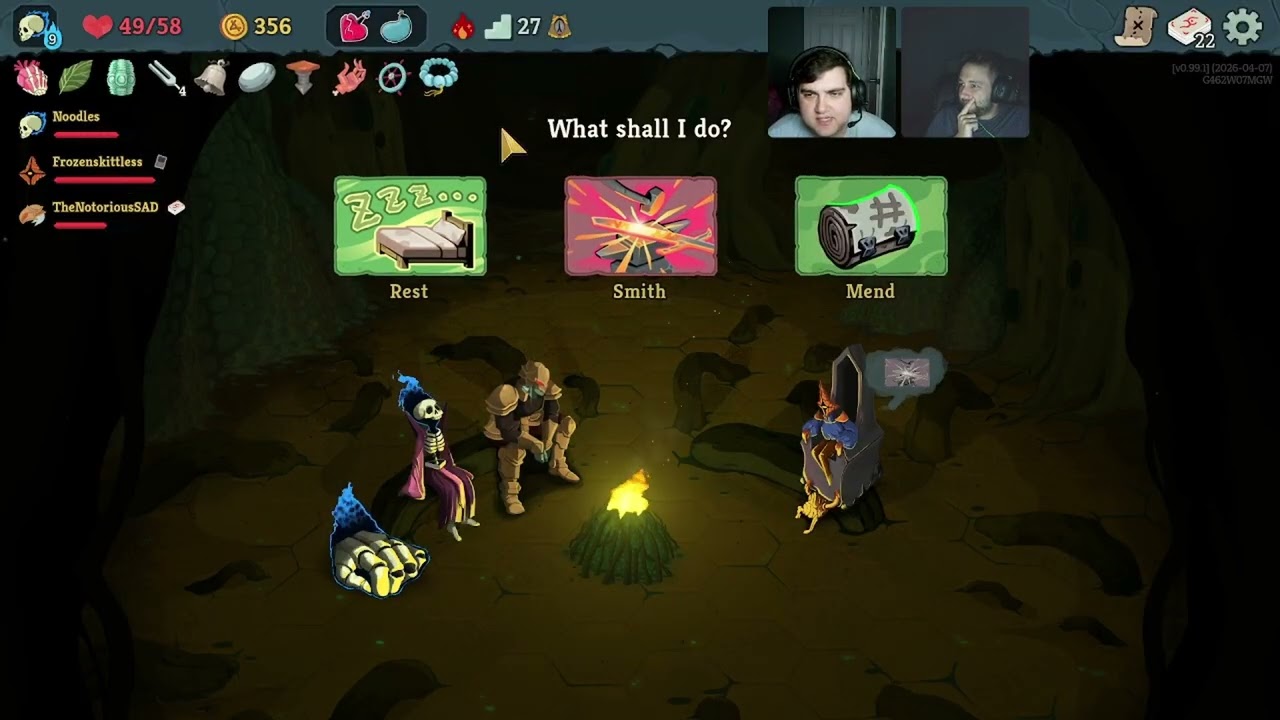View the deck of 22 cards
The height and width of the screenshot is (720, 1280).
point(1190,27)
